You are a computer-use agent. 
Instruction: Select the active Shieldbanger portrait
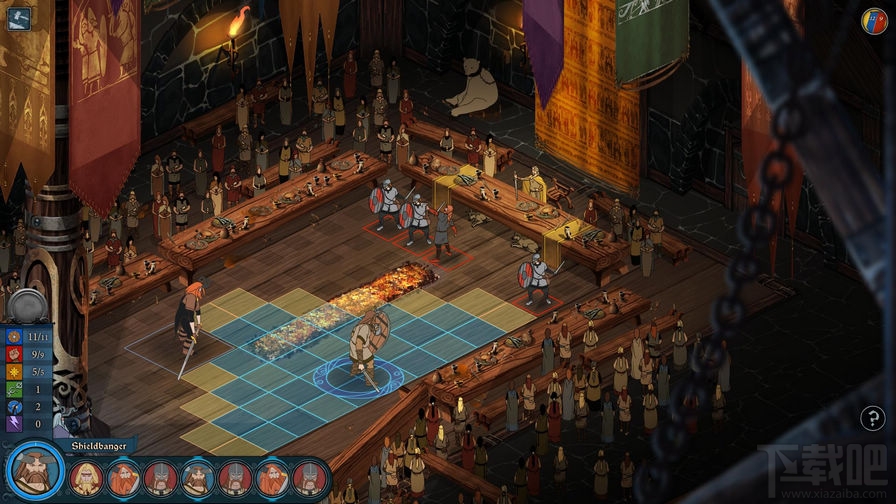coord(33,473)
